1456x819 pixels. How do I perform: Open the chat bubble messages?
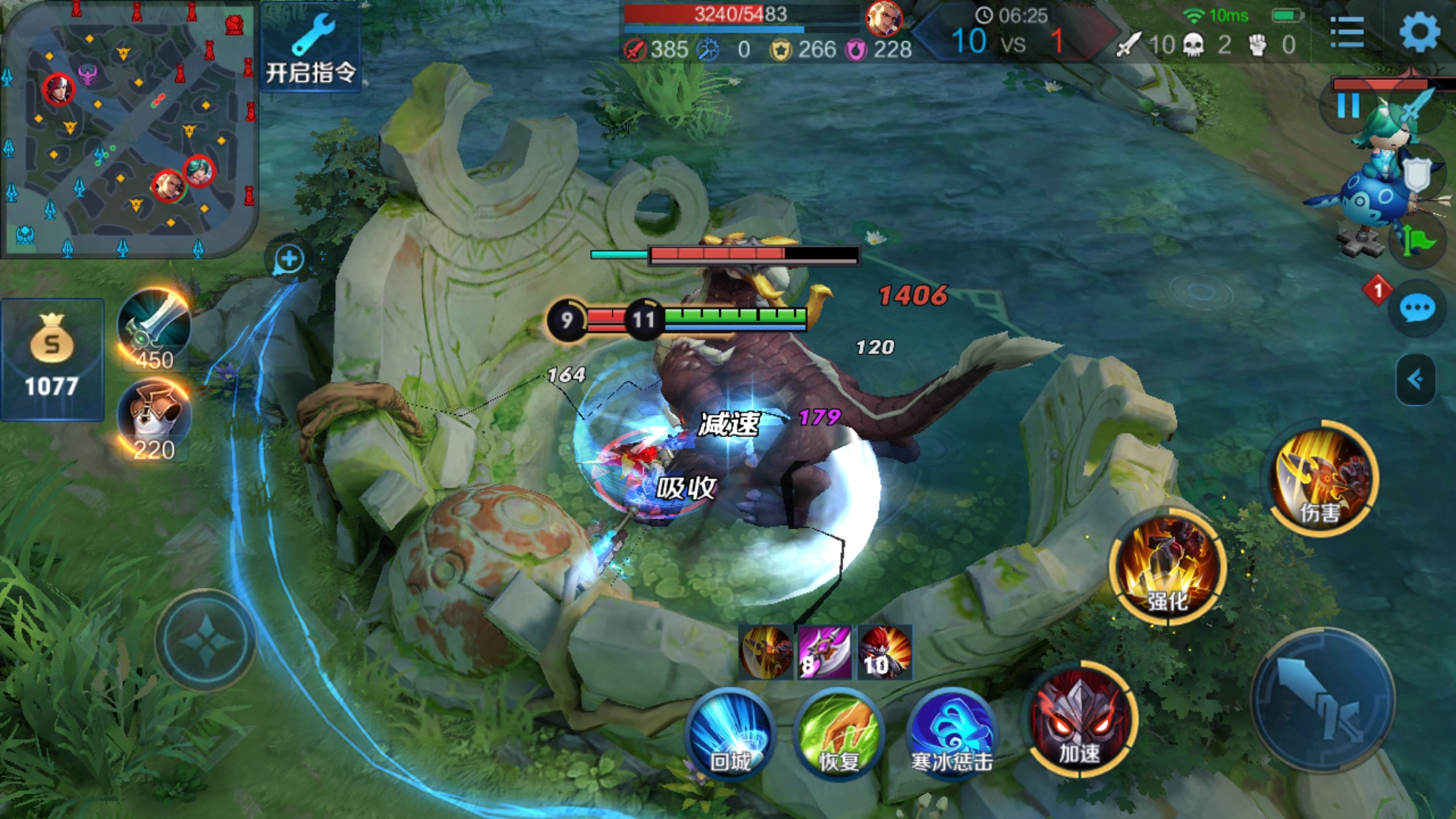[x=1417, y=309]
